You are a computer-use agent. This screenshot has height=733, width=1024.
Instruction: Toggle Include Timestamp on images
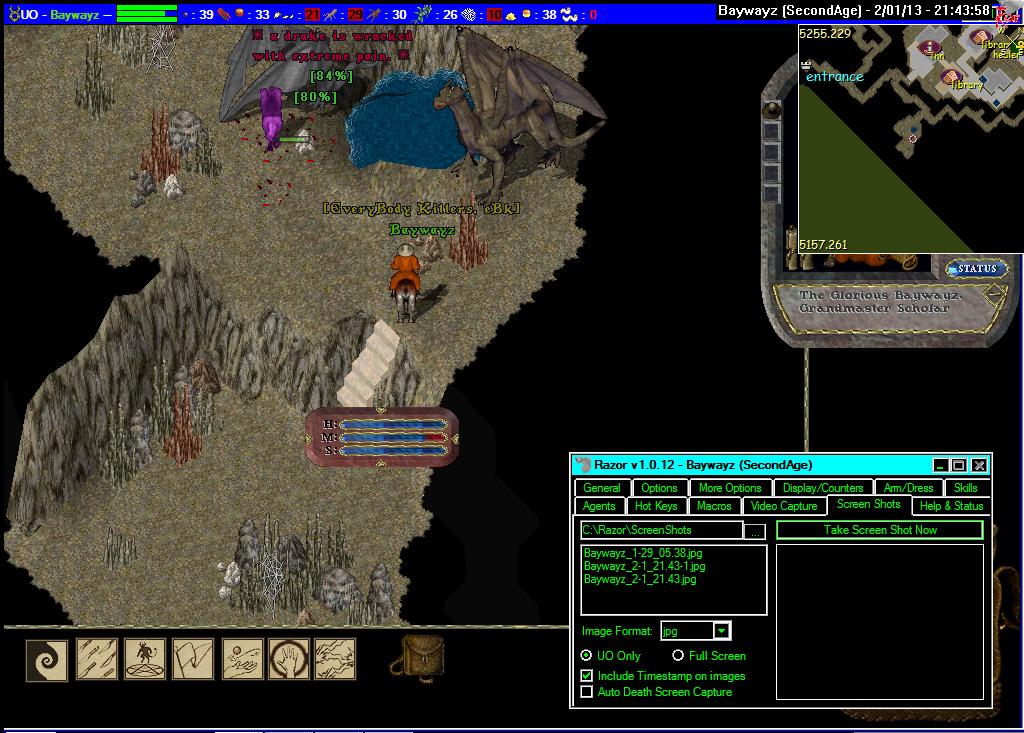(587, 676)
